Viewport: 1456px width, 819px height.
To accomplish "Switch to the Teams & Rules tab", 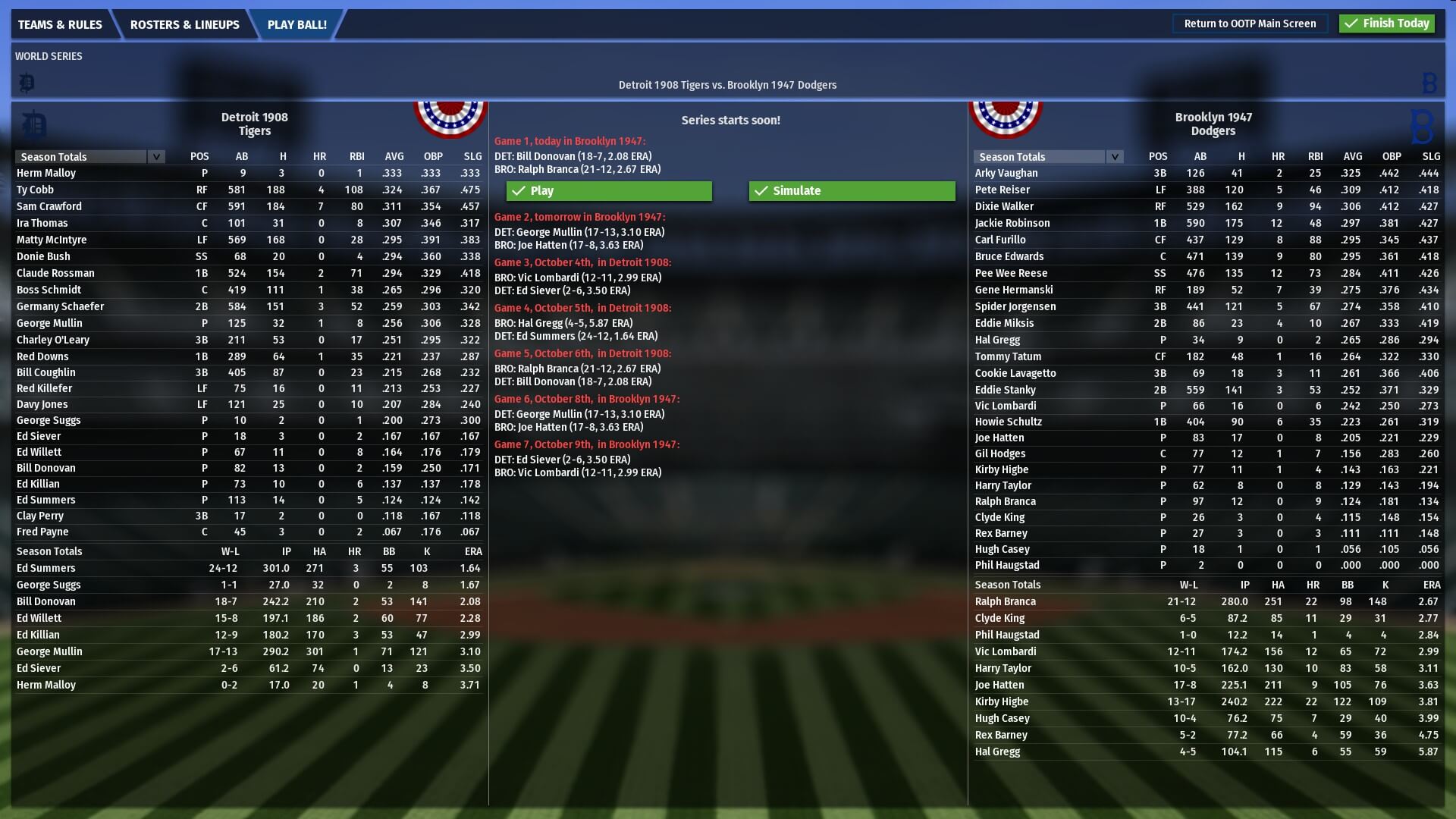I will (x=60, y=24).
